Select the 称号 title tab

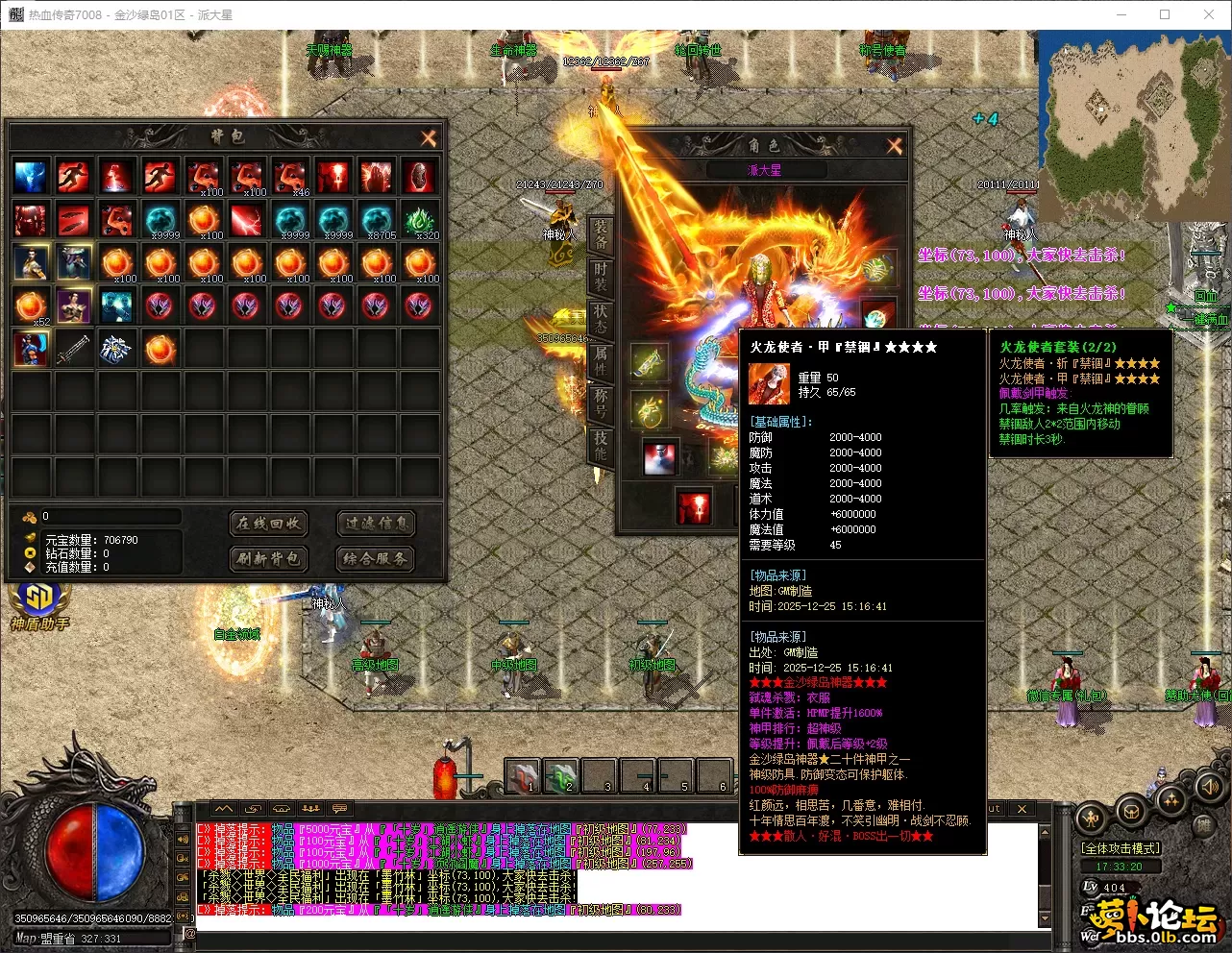point(601,403)
